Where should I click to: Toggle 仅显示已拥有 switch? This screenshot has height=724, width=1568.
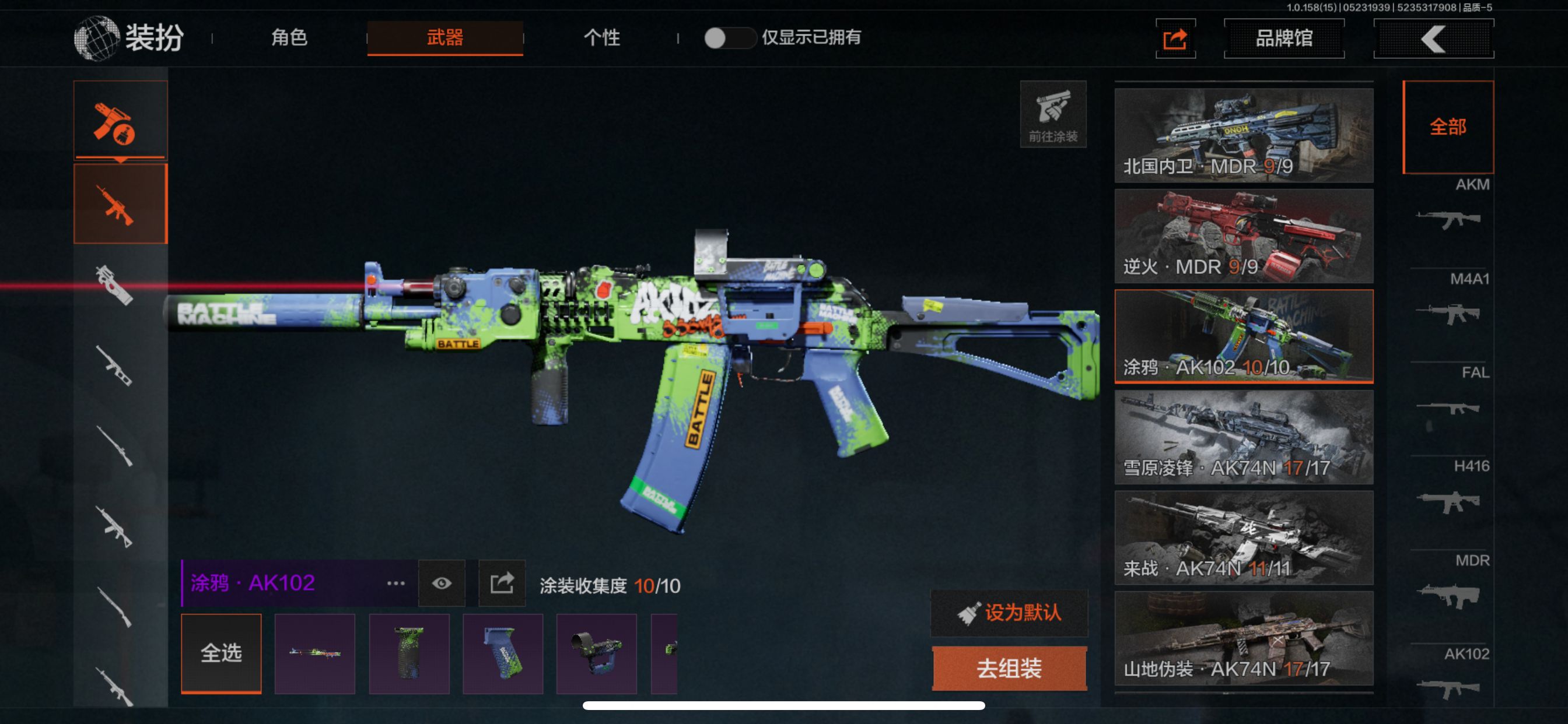coord(728,38)
